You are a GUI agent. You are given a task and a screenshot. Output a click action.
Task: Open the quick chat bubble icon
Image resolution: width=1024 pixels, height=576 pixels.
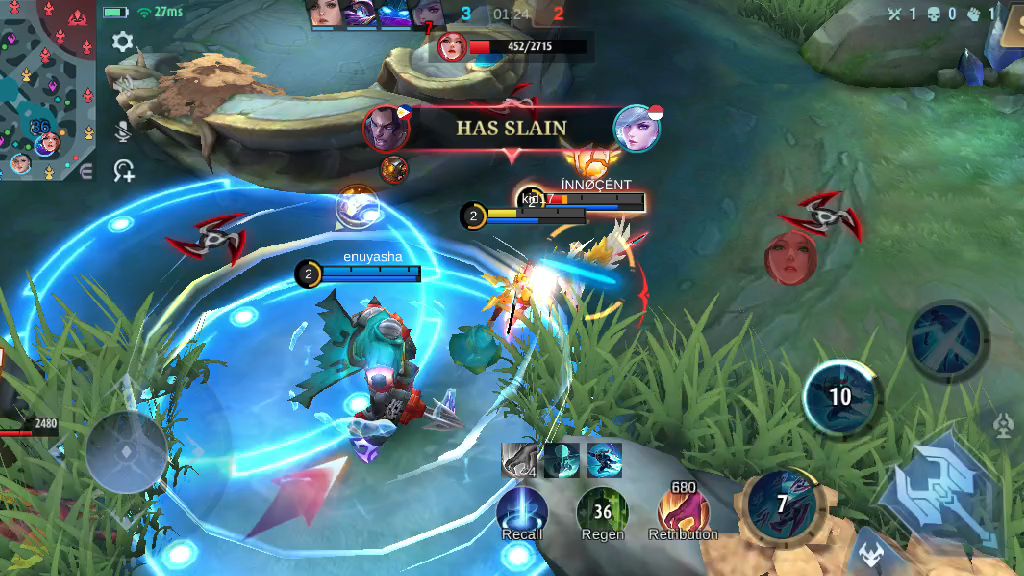tap(123, 171)
